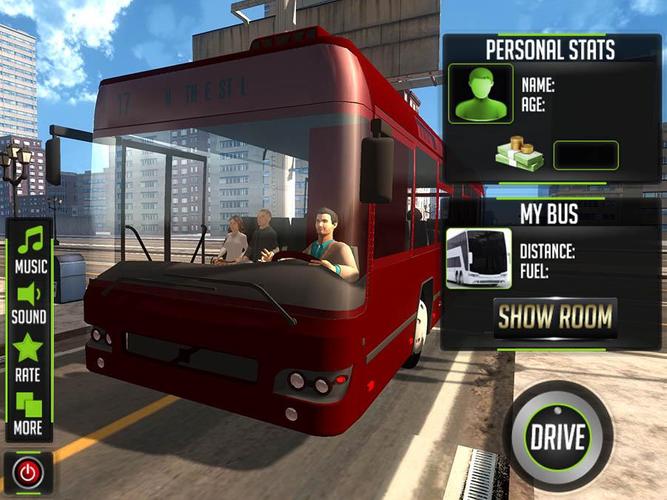This screenshot has height=500, width=667.
Task: Click the red power quit button
Action: point(28,470)
